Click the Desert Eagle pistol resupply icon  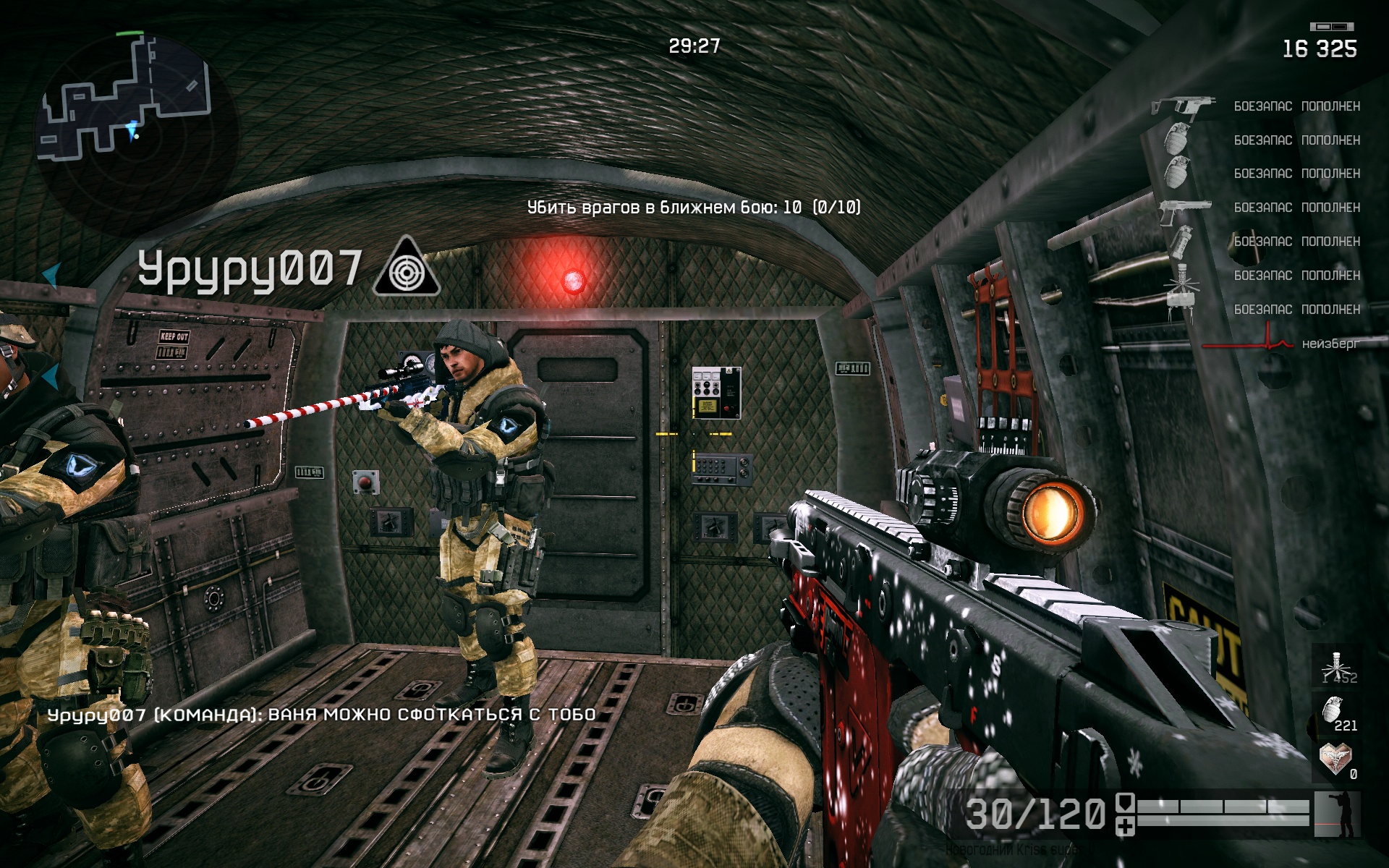pyautogui.click(x=1184, y=208)
